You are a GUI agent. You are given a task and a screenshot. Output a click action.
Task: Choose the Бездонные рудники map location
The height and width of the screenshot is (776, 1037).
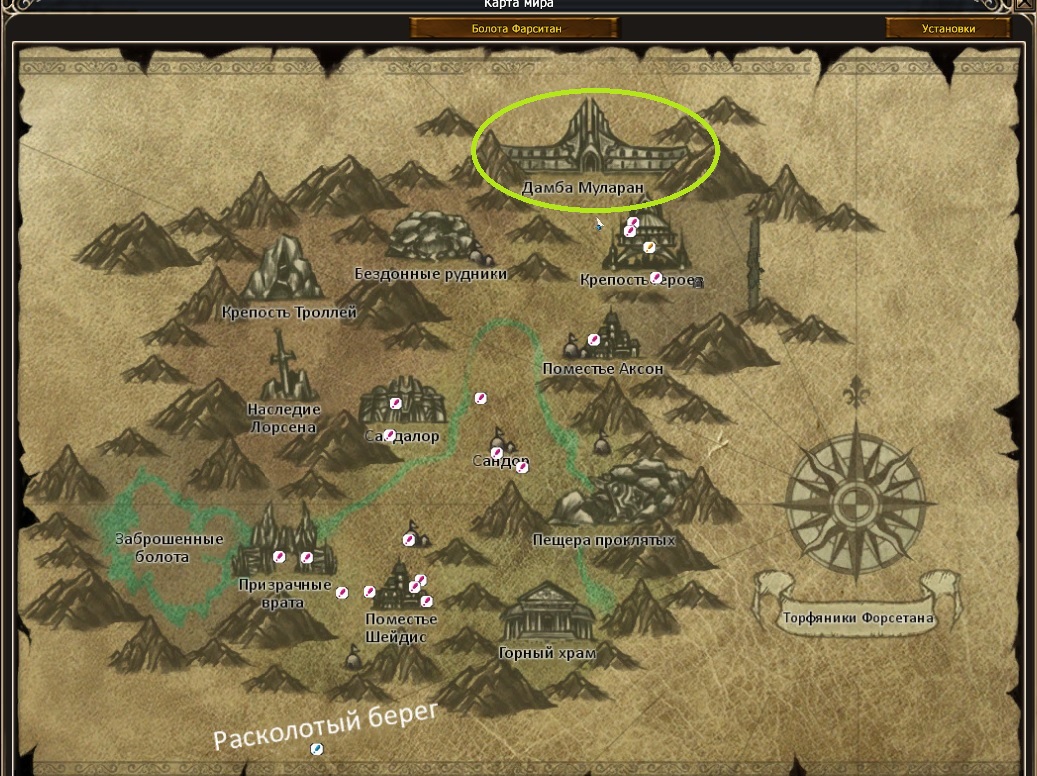pyautogui.click(x=432, y=238)
